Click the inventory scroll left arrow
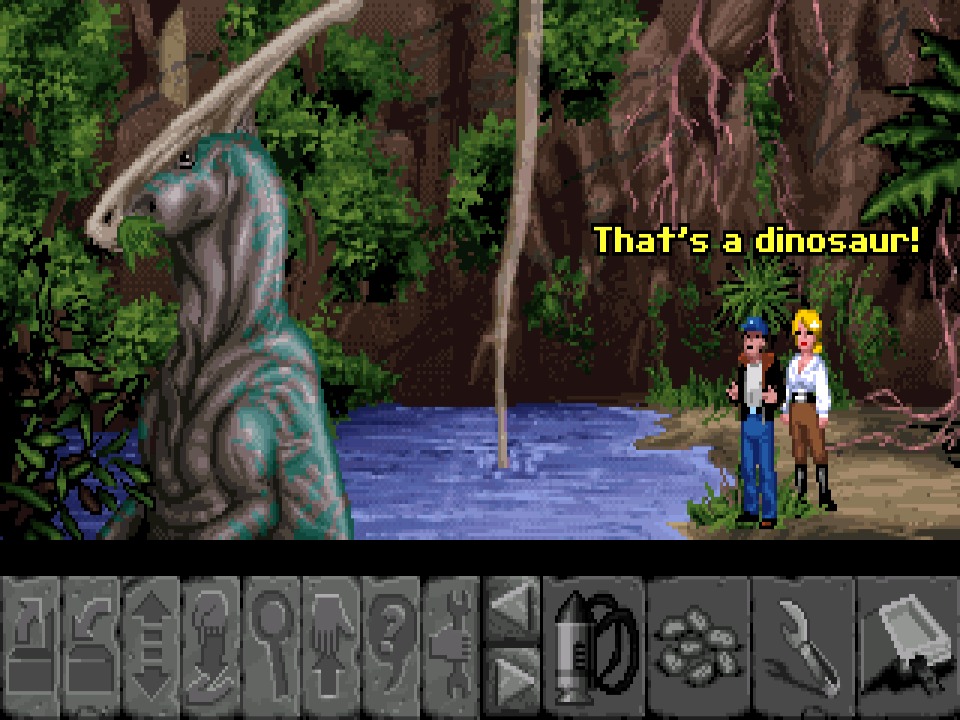The width and height of the screenshot is (960, 720). click(x=511, y=608)
